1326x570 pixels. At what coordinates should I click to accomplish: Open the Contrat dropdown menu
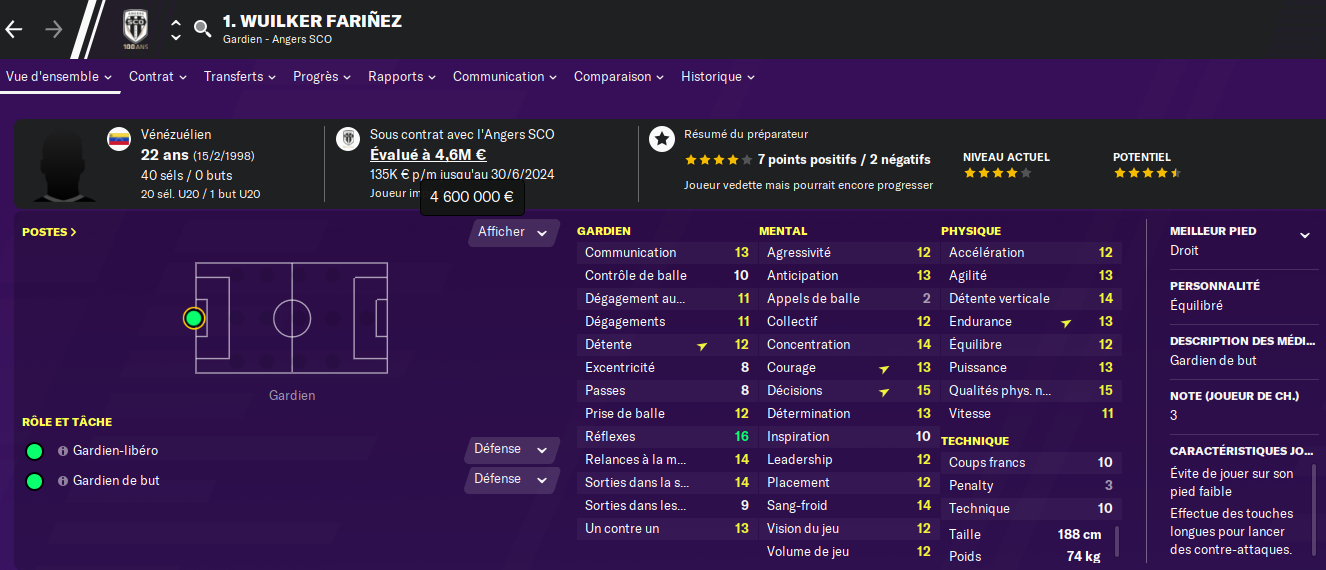click(157, 77)
